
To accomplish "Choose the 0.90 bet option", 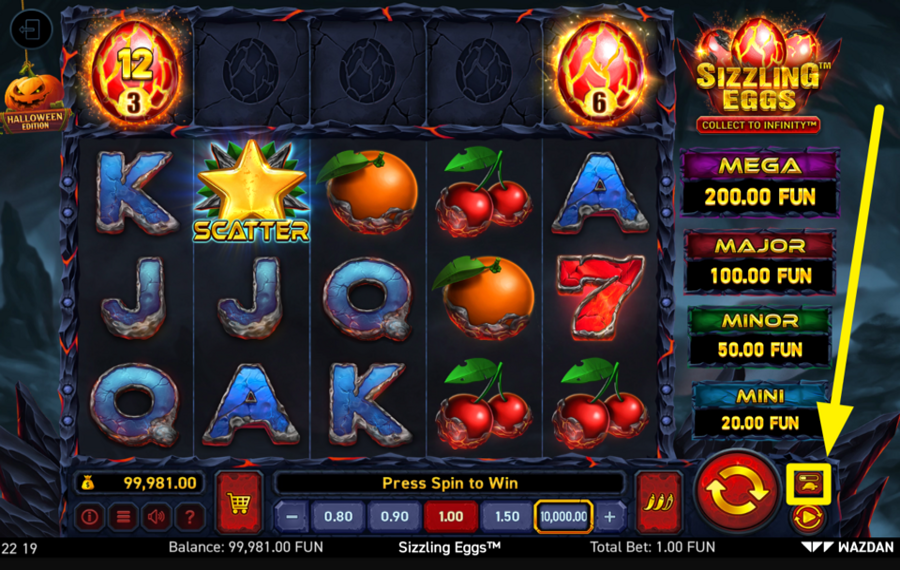I will coord(394,516).
